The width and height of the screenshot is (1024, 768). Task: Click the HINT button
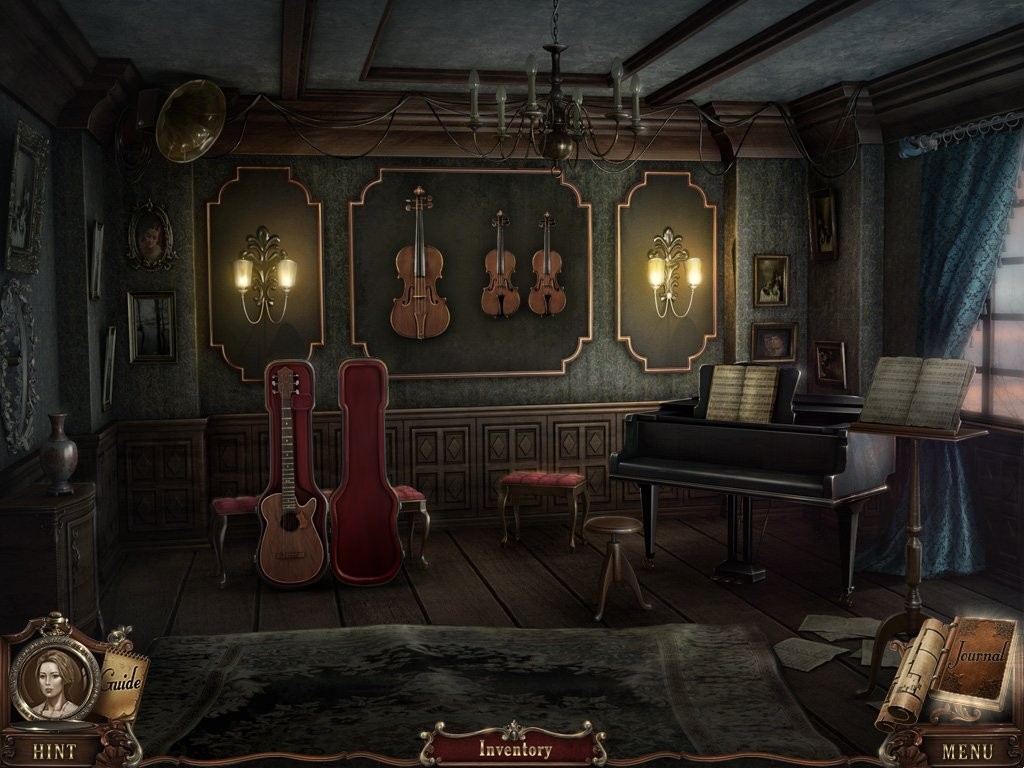(54, 749)
